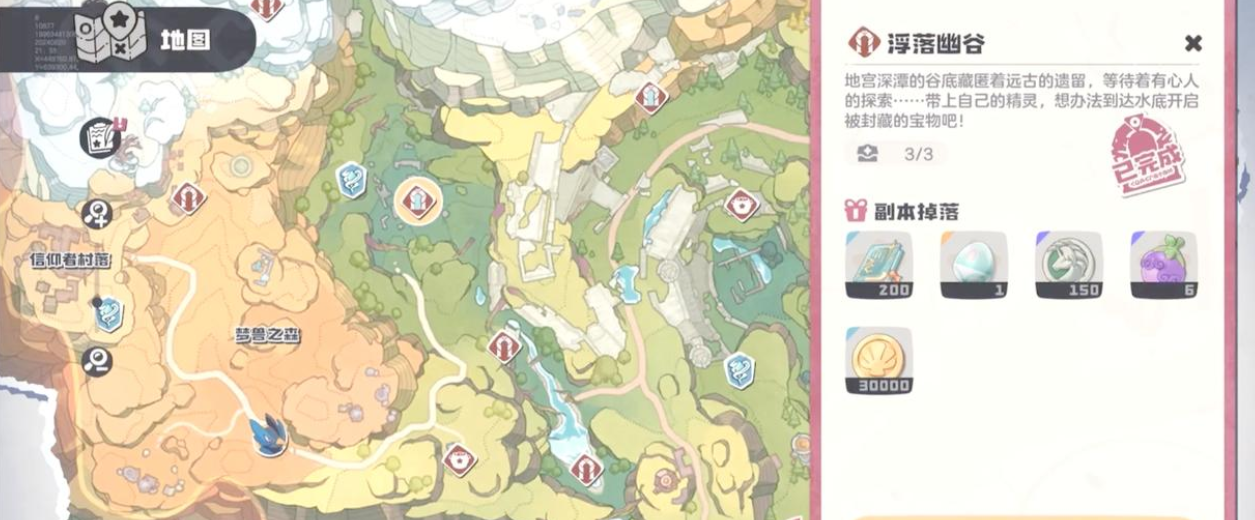Select the book reward with 200 count

(x=879, y=265)
